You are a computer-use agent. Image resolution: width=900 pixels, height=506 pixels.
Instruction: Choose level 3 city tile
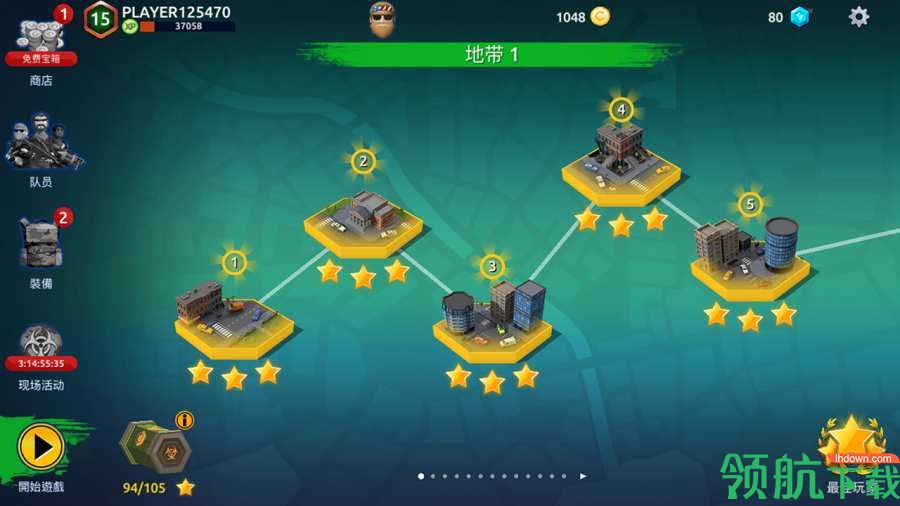point(492,320)
